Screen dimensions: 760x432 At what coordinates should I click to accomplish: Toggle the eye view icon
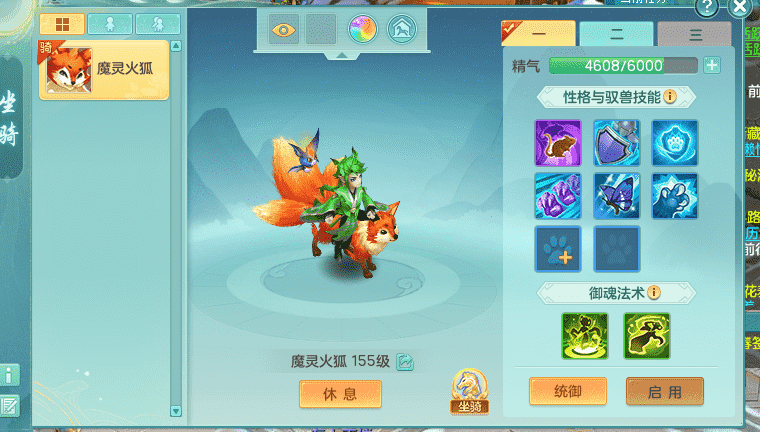coord(284,30)
